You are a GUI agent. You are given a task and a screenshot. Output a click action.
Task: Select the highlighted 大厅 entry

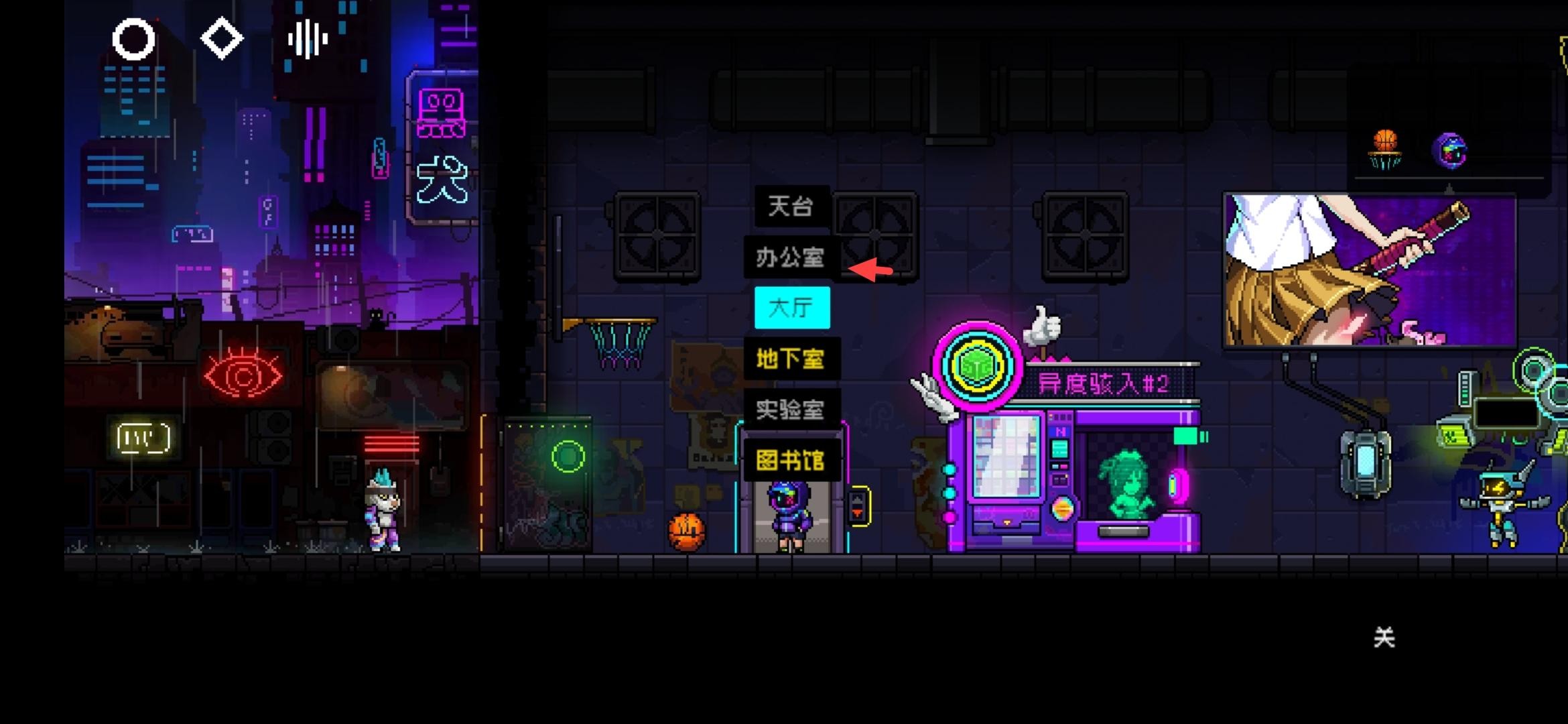point(792,308)
